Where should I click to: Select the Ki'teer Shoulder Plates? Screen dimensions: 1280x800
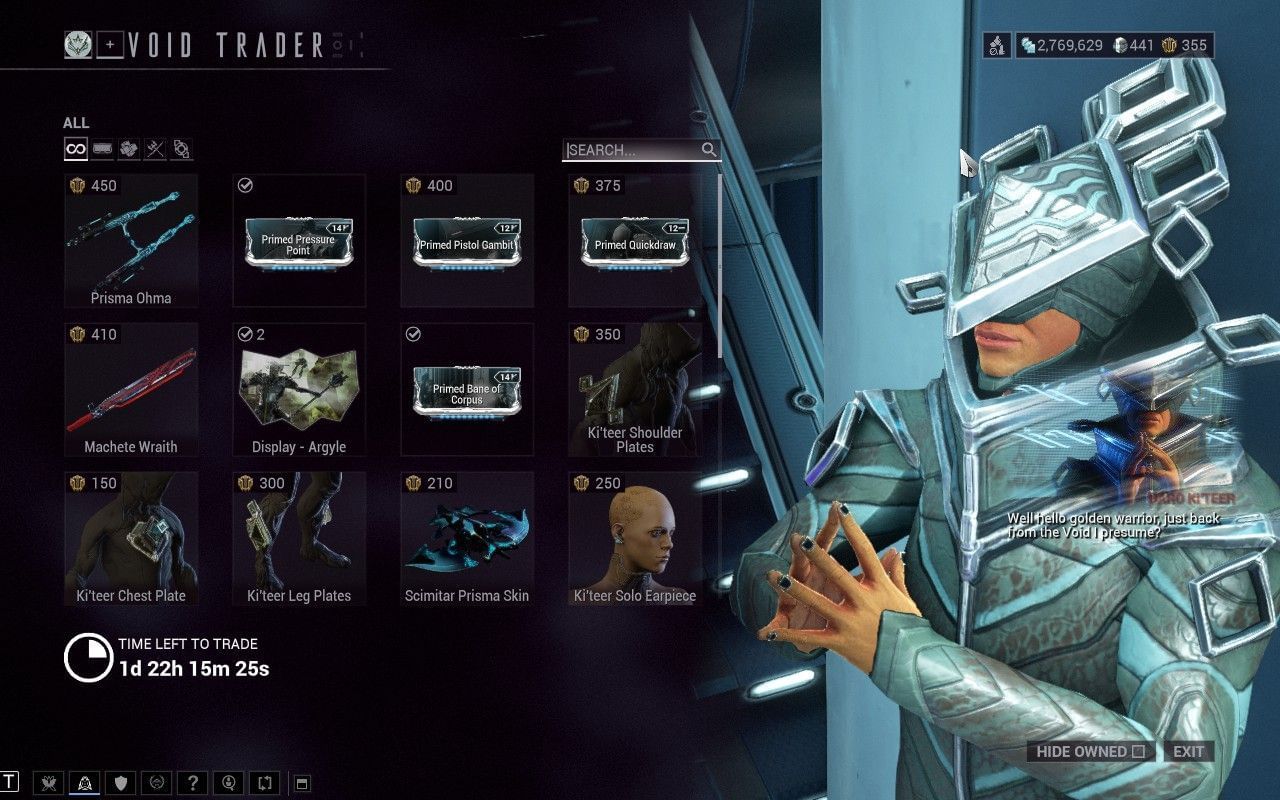tap(635, 389)
